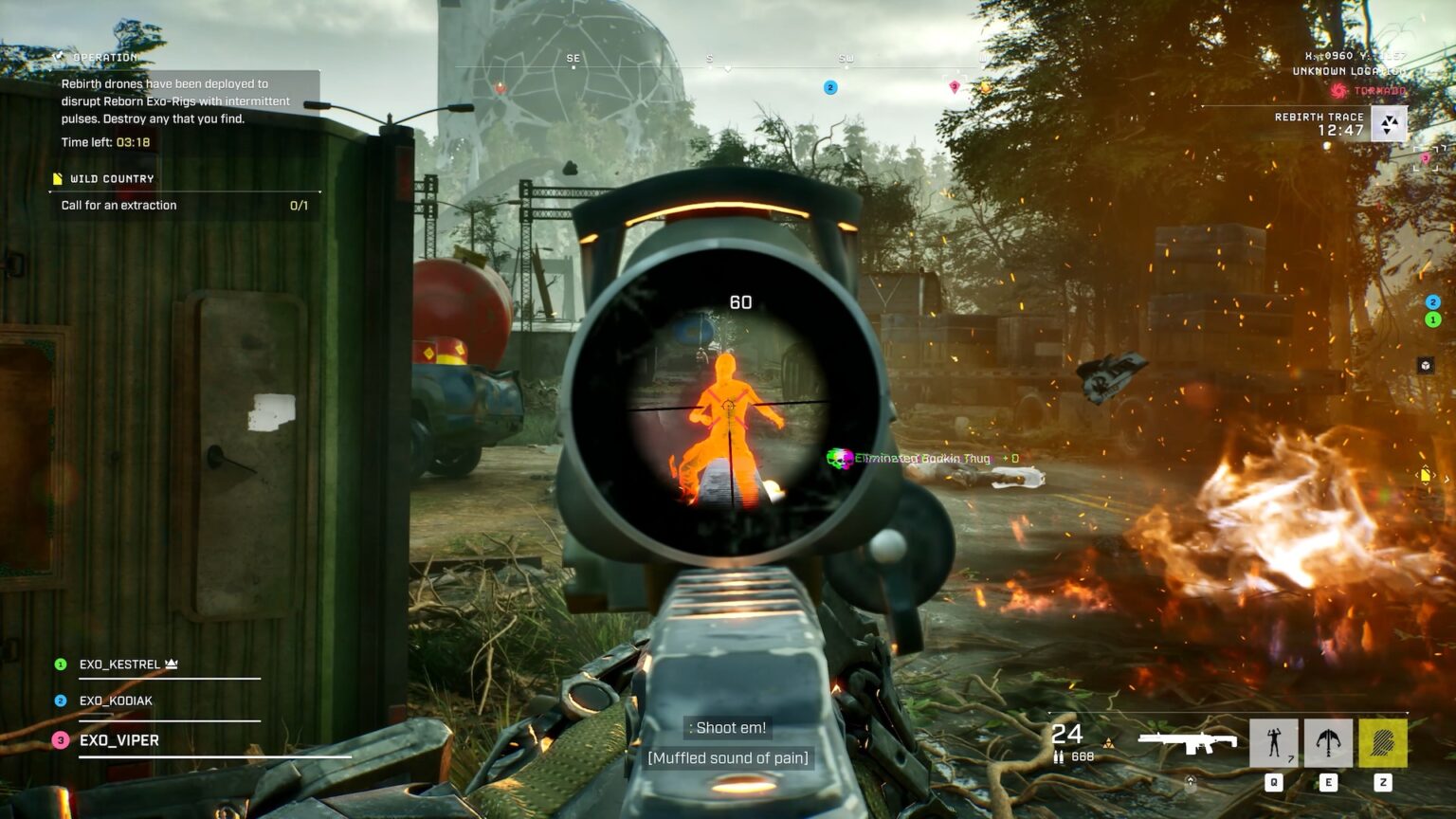Click the pink teammate 3 compass marker
Viewport: 1456px width, 819px height.
click(955, 87)
